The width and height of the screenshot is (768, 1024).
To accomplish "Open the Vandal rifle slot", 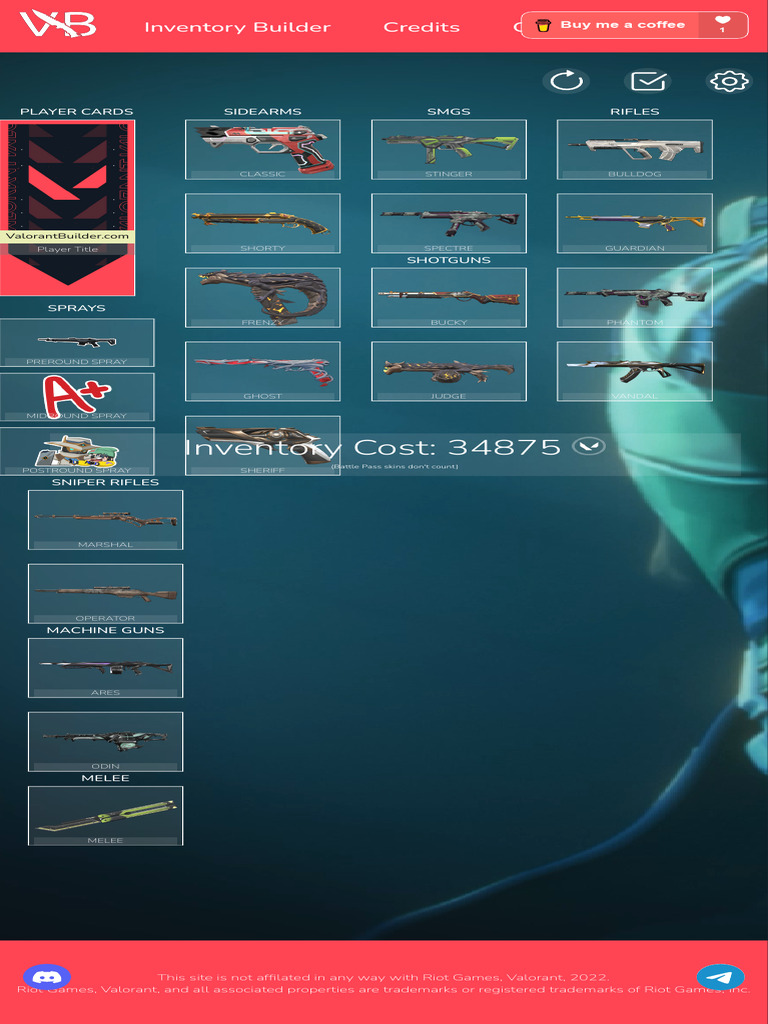I will tap(634, 371).
